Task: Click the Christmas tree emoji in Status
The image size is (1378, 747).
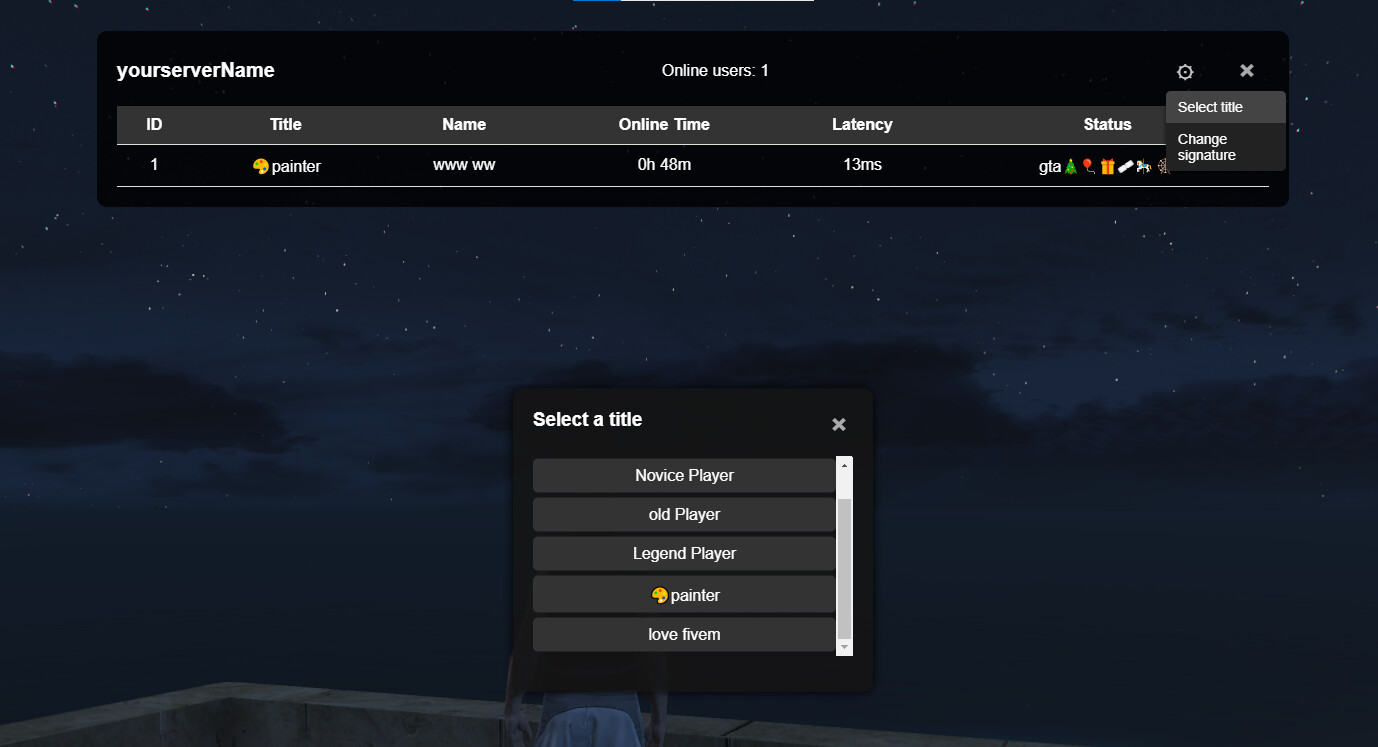Action: [1070, 166]
